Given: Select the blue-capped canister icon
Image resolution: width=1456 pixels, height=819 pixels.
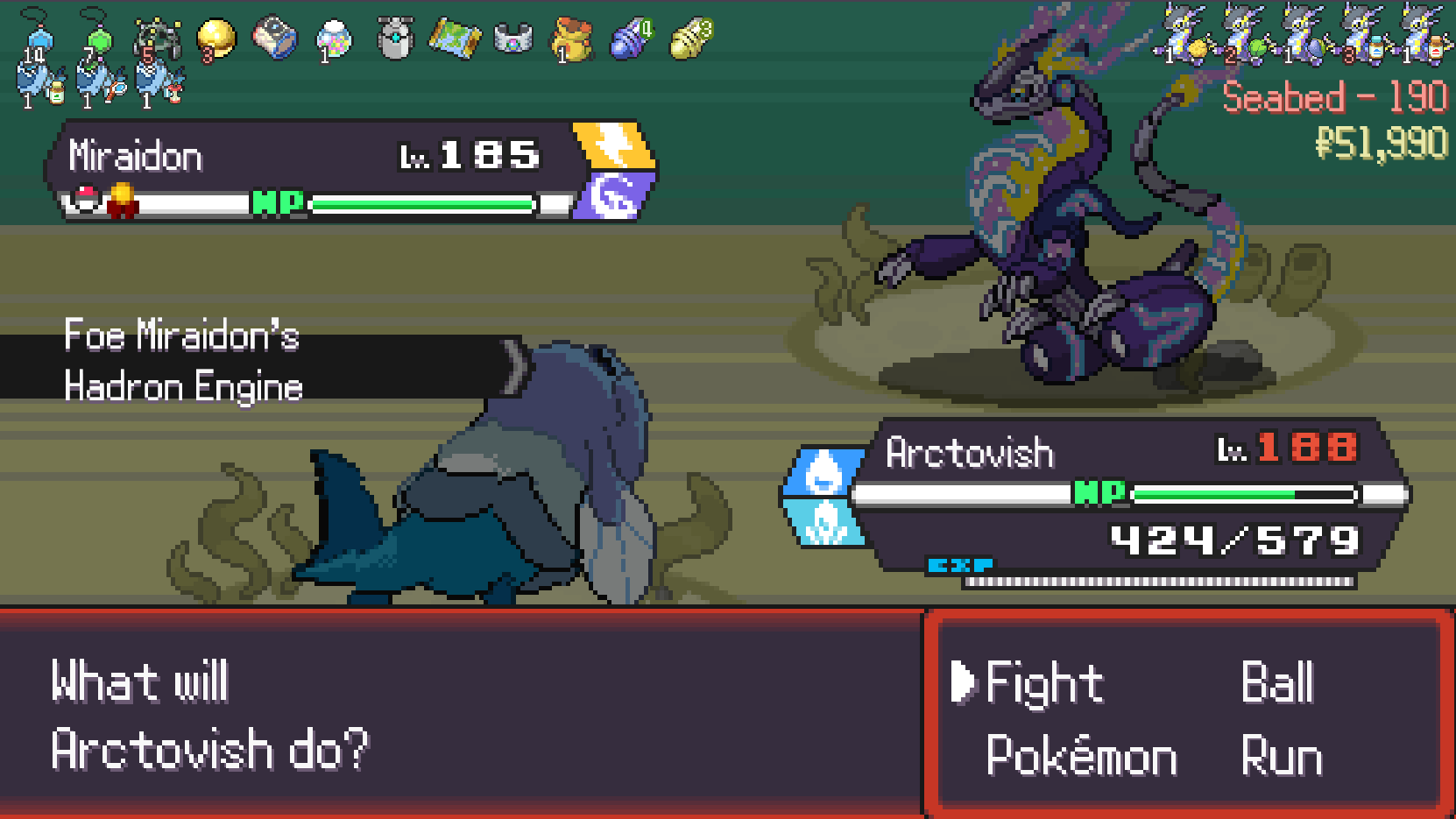Looking at the screenshot, I should (x=275, y=39).
